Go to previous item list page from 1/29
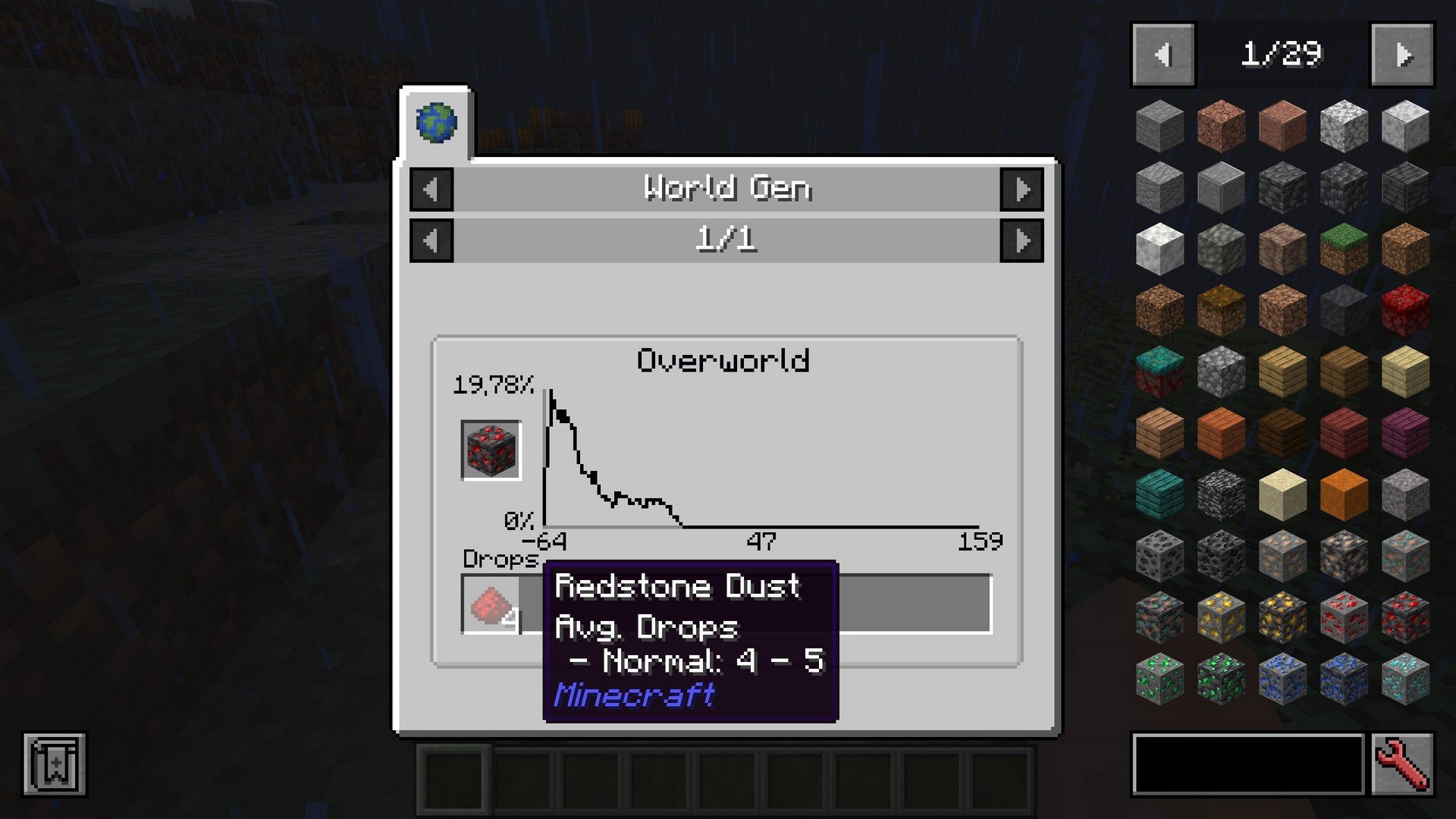 pyautogui.click(x=1163, y=55)
